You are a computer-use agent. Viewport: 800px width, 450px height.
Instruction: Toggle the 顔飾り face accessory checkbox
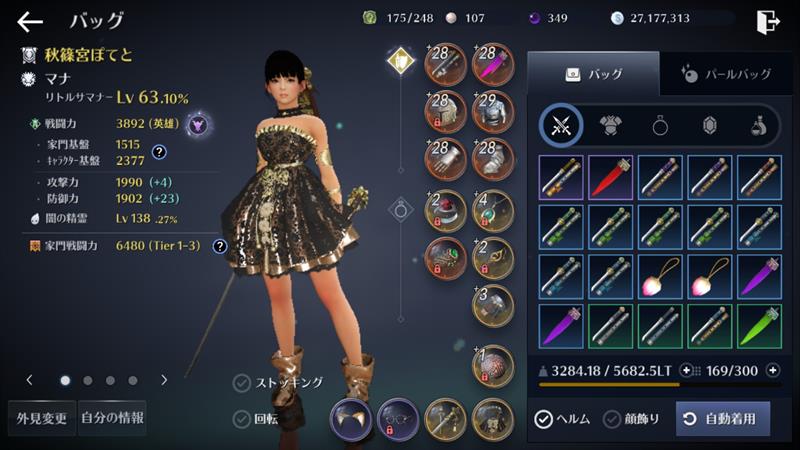[612, 419]
